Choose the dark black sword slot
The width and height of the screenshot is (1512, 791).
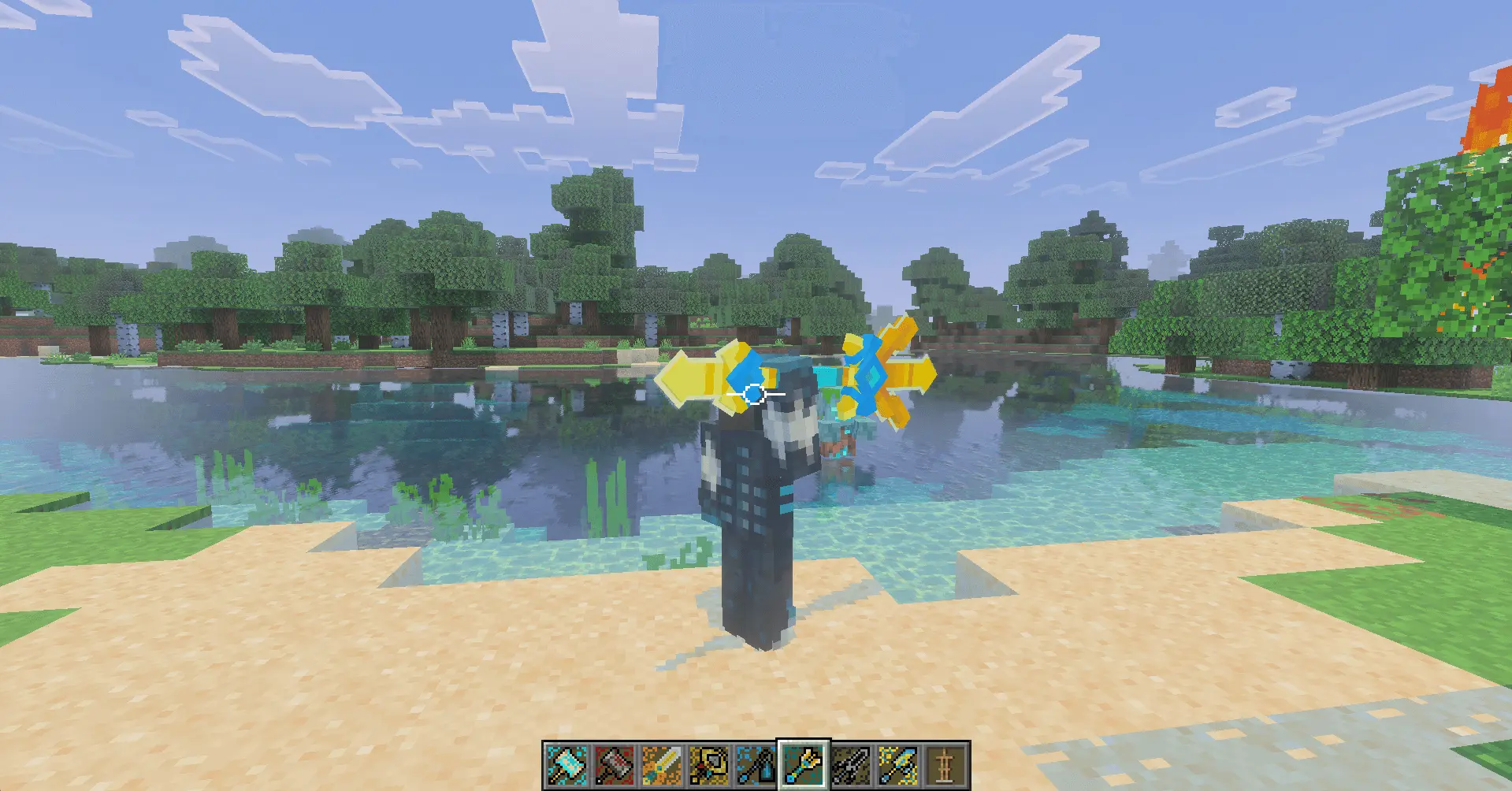click(x=851, y=765)
